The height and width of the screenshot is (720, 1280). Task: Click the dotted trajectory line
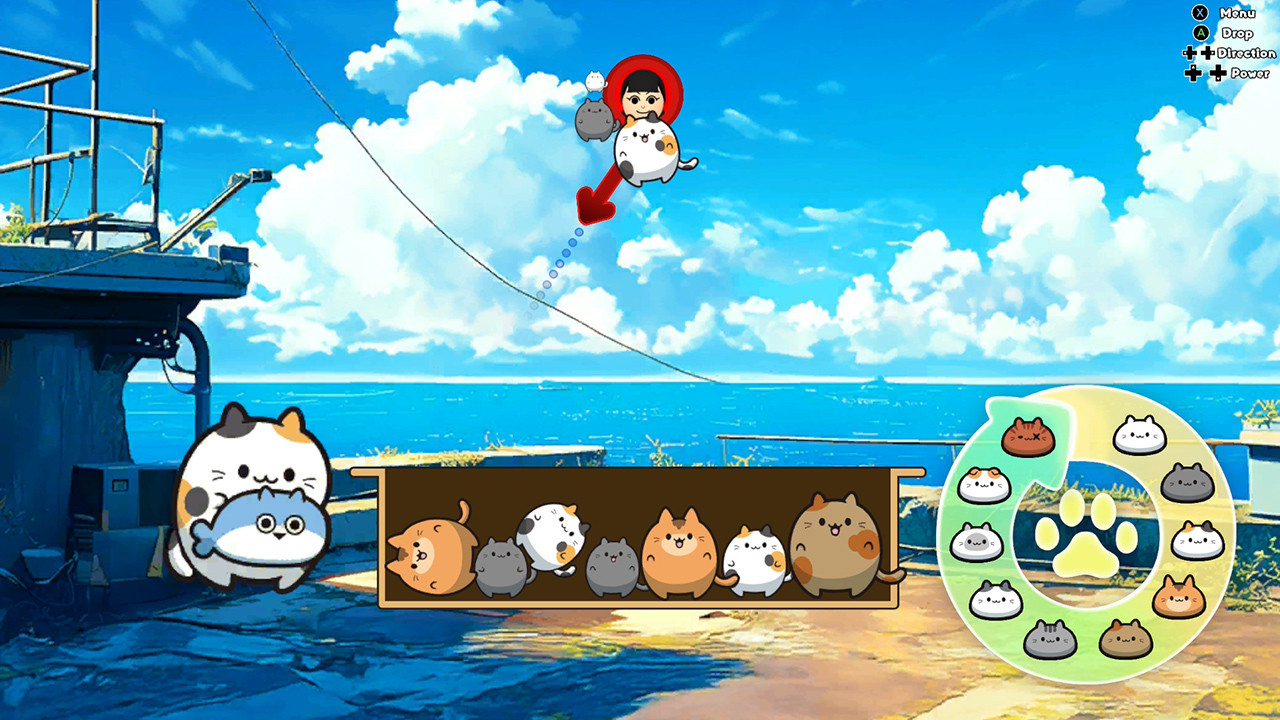pyautogui.click(x=555, y=265)
